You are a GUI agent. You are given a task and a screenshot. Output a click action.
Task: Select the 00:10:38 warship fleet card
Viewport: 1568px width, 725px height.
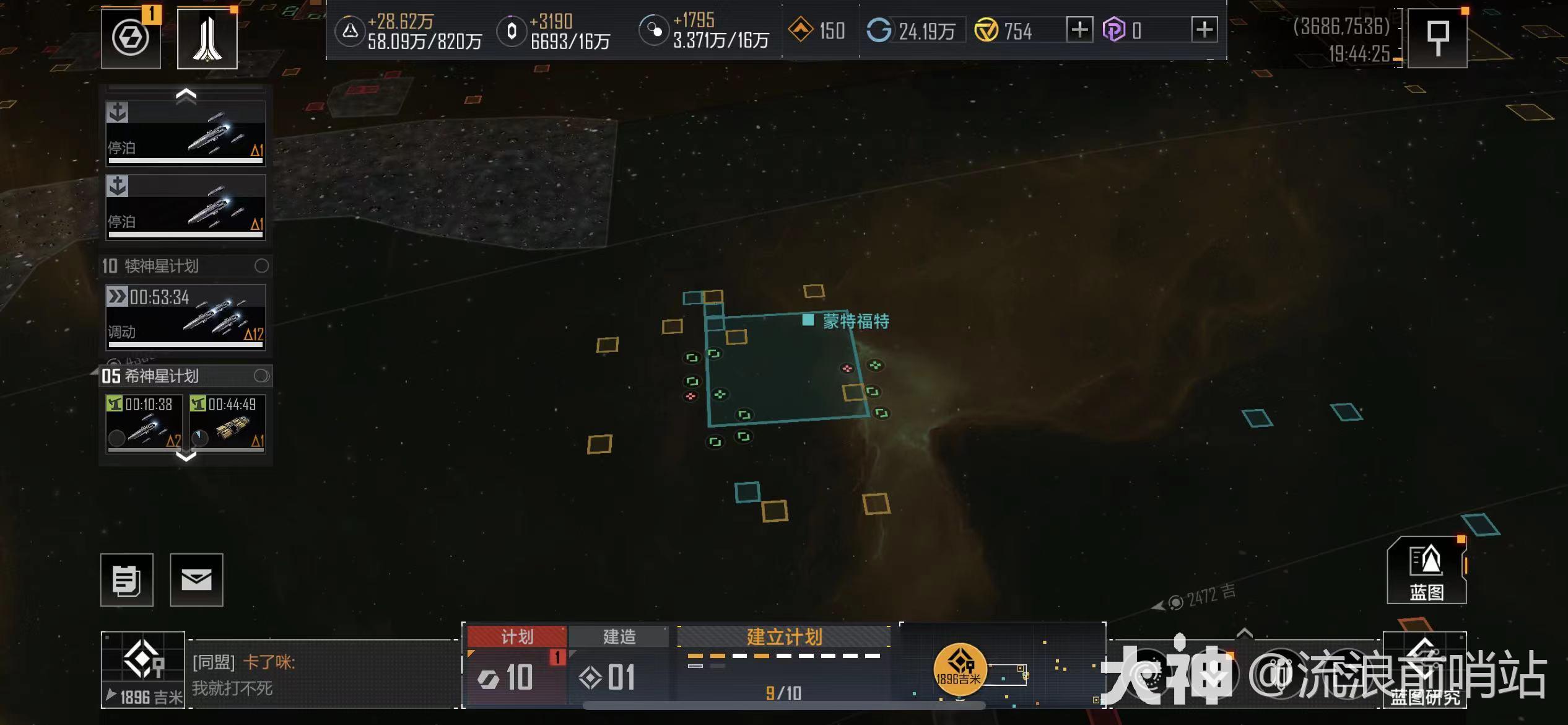click(144, 423)
